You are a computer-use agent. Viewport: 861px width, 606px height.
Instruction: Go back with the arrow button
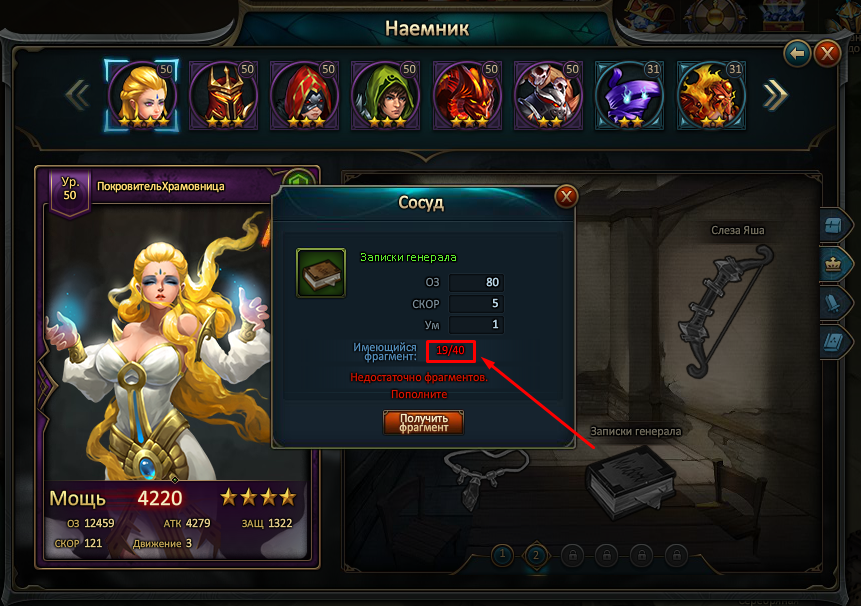click(x=797, y=53)
